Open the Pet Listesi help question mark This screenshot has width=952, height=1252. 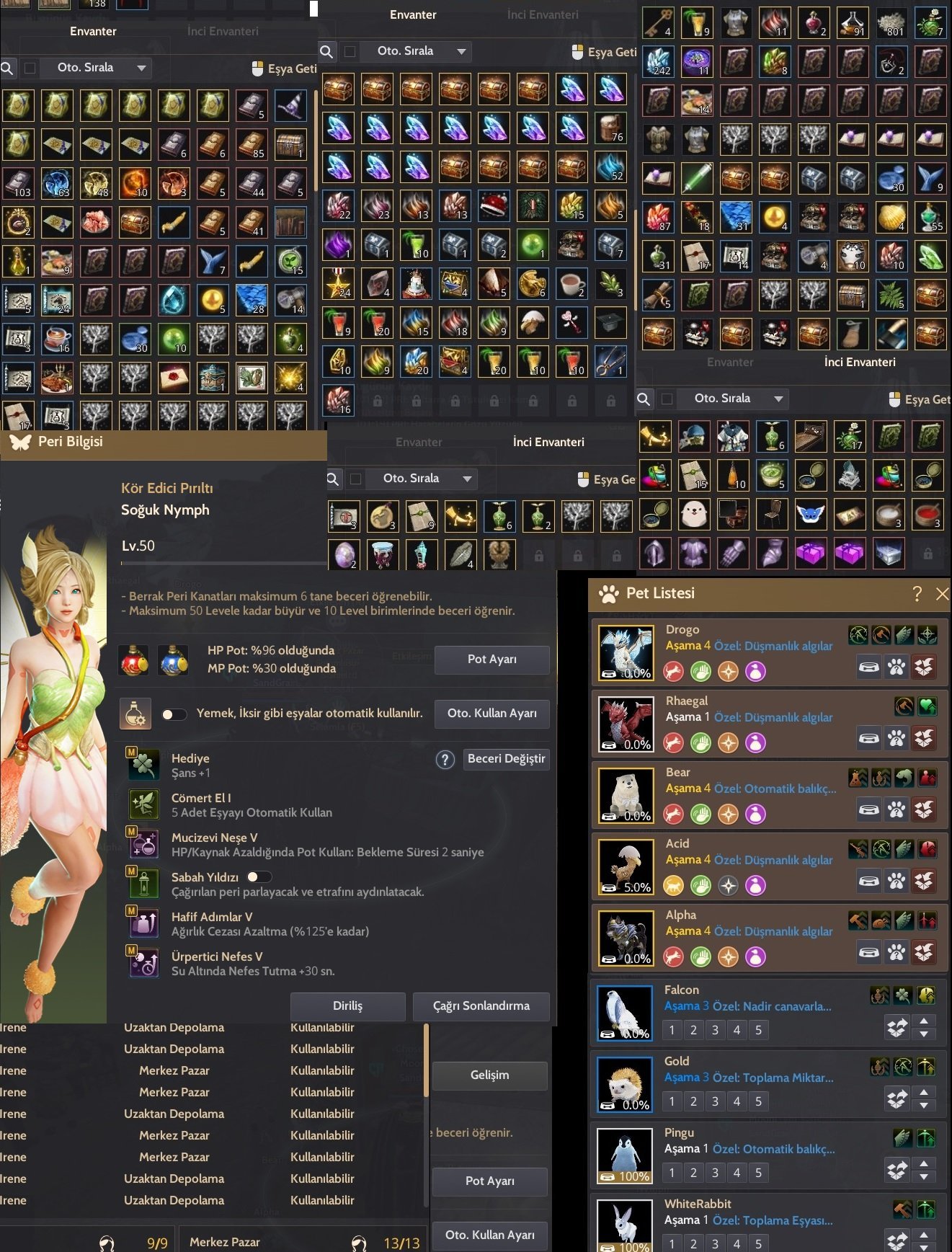point(917,593)
